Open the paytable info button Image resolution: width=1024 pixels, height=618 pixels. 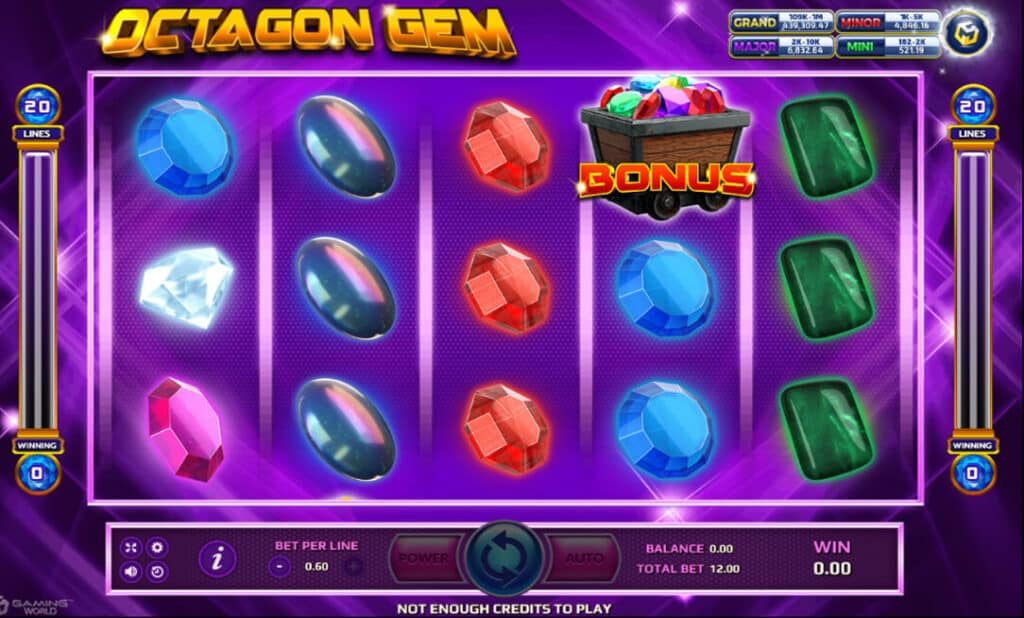click(217, 559)
